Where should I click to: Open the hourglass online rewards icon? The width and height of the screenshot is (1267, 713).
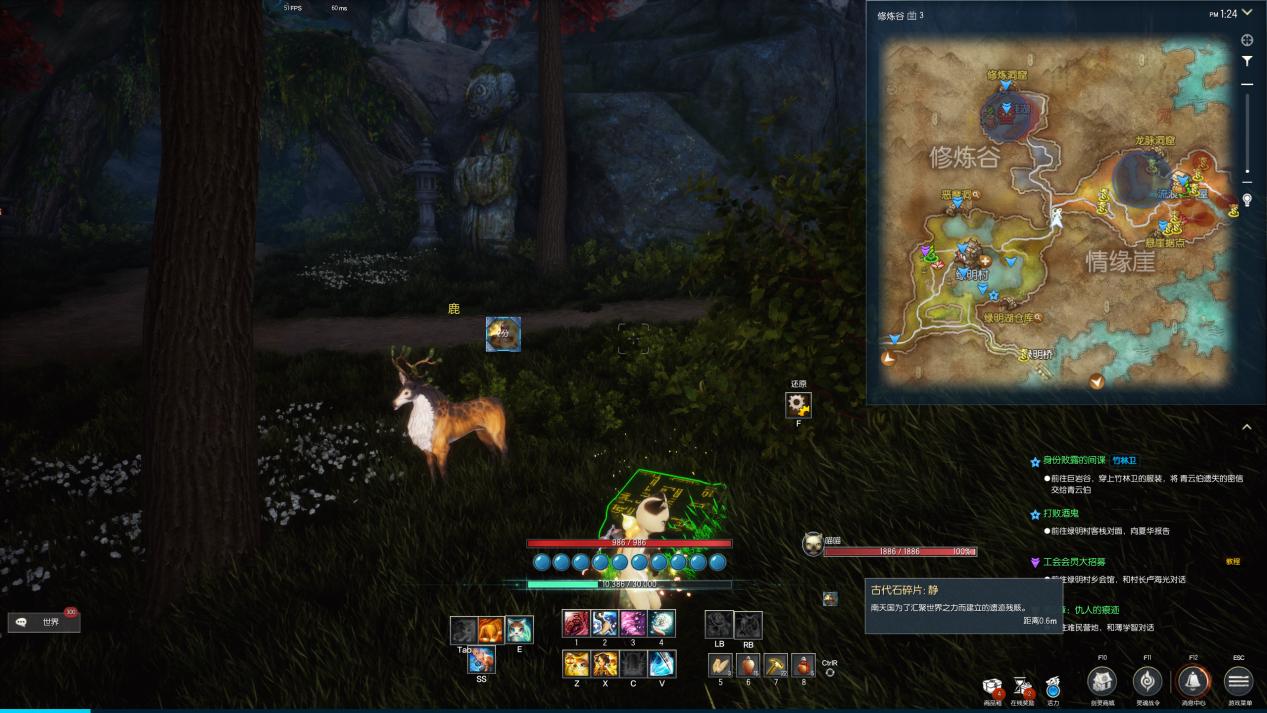(x=1022, y=686)
